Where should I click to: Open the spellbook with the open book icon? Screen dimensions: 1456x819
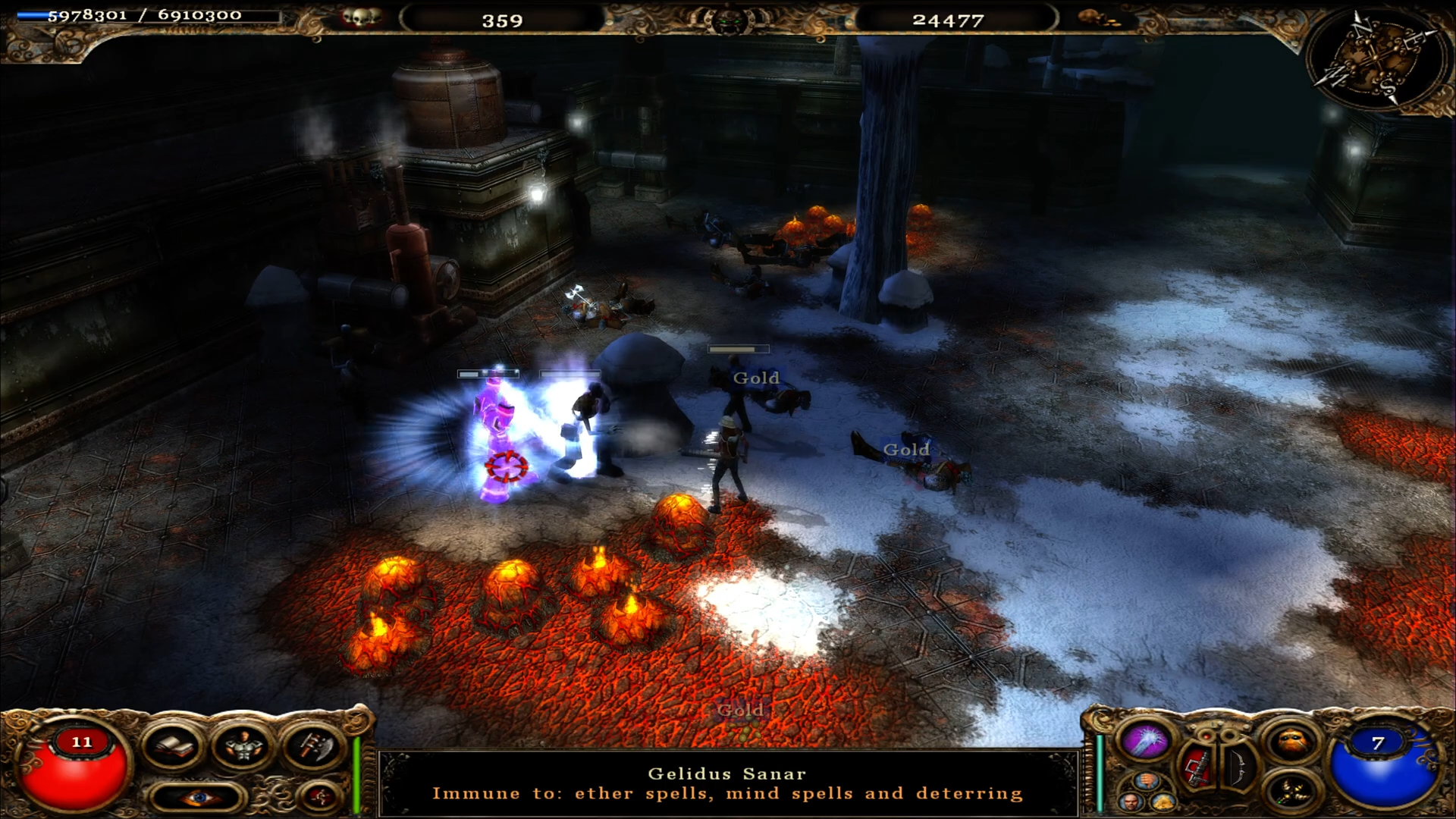(173, 746)
